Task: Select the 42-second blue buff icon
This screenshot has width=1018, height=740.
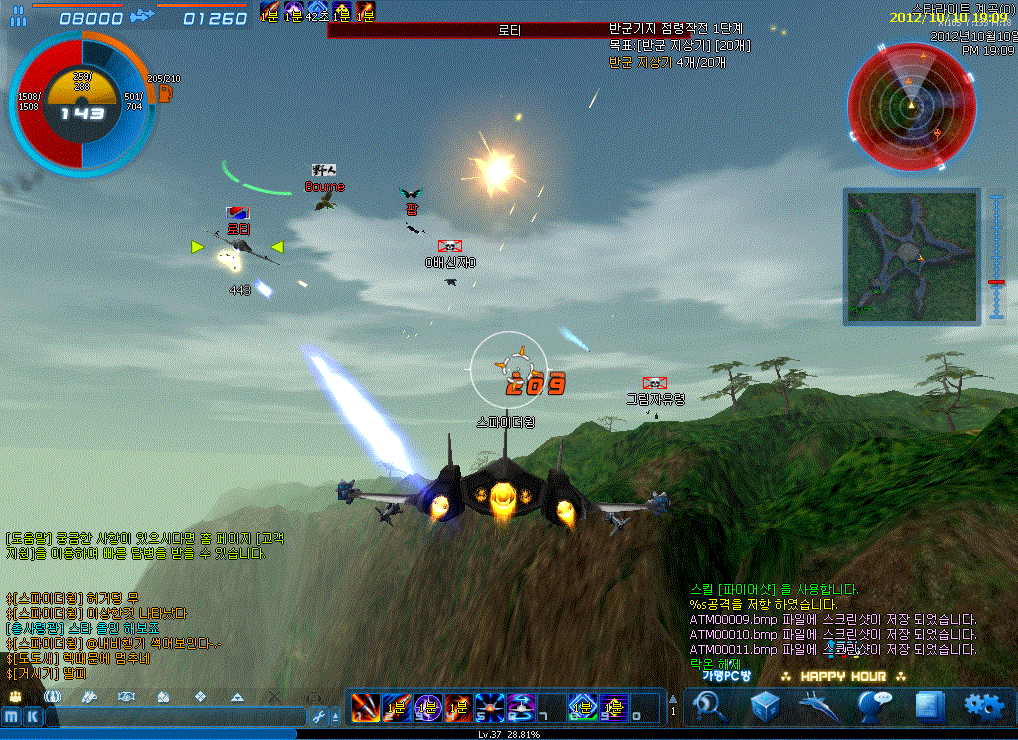Action: point(317,11)
